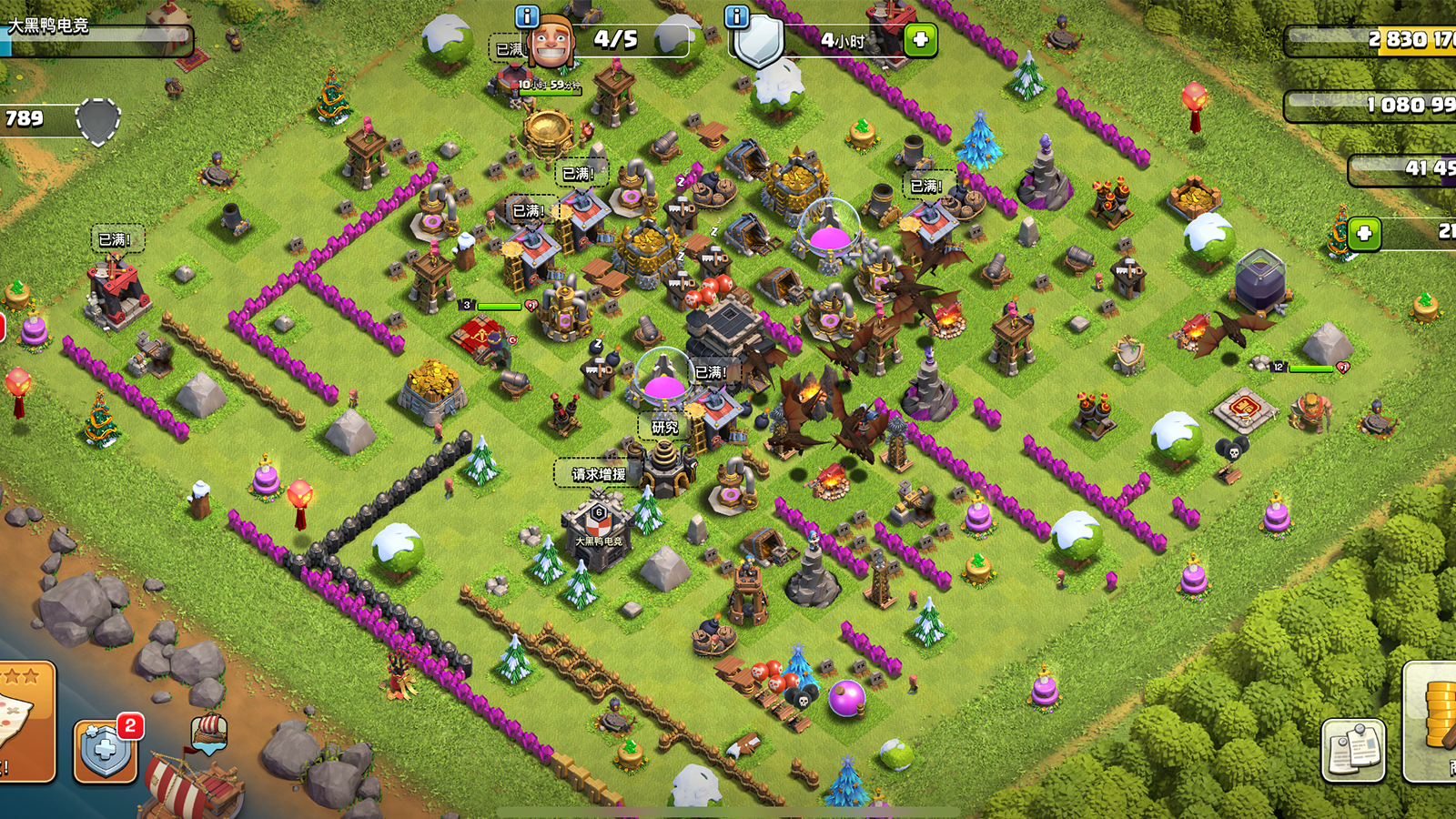
Task: Click the info button above the builder face
Action: 527,16
